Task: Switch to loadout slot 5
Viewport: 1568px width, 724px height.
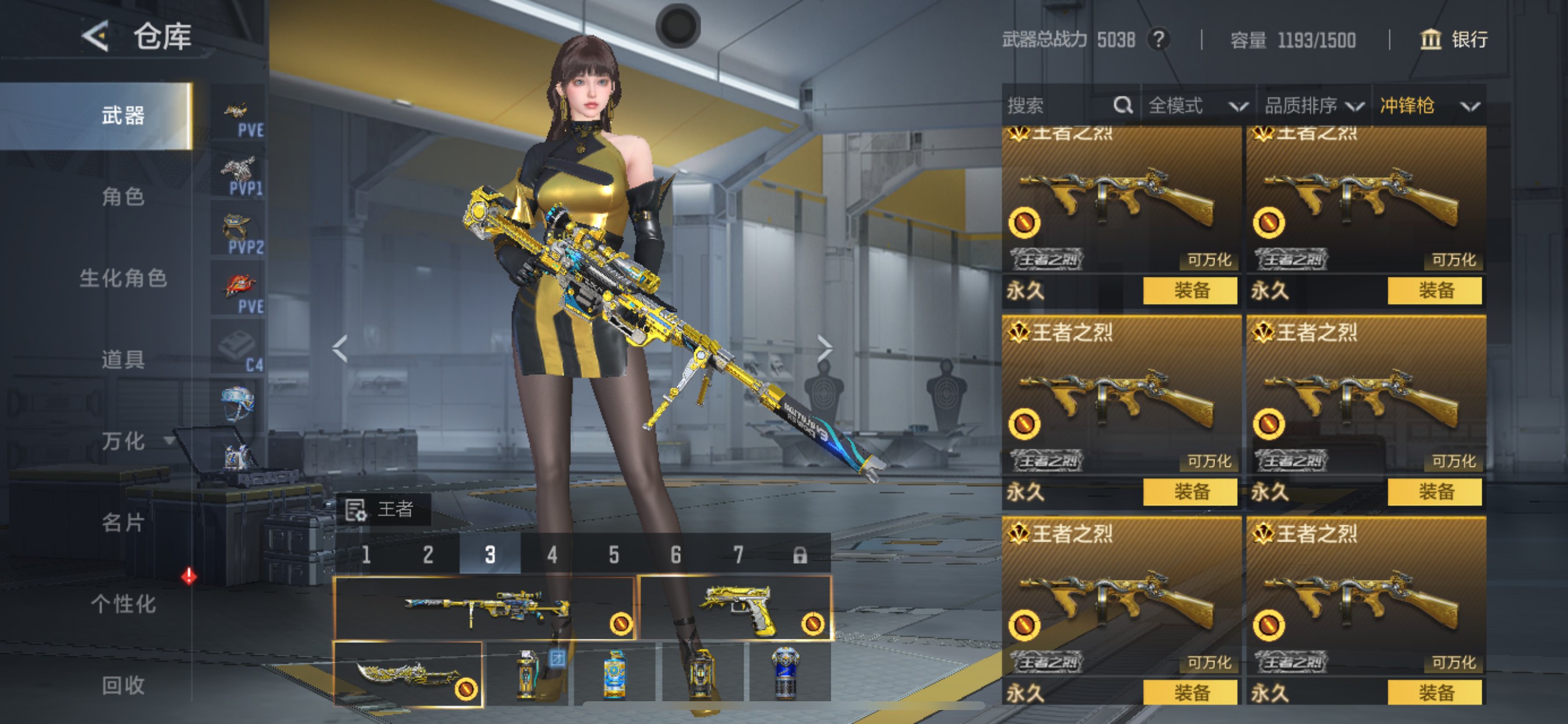Action: pos(614,554)
